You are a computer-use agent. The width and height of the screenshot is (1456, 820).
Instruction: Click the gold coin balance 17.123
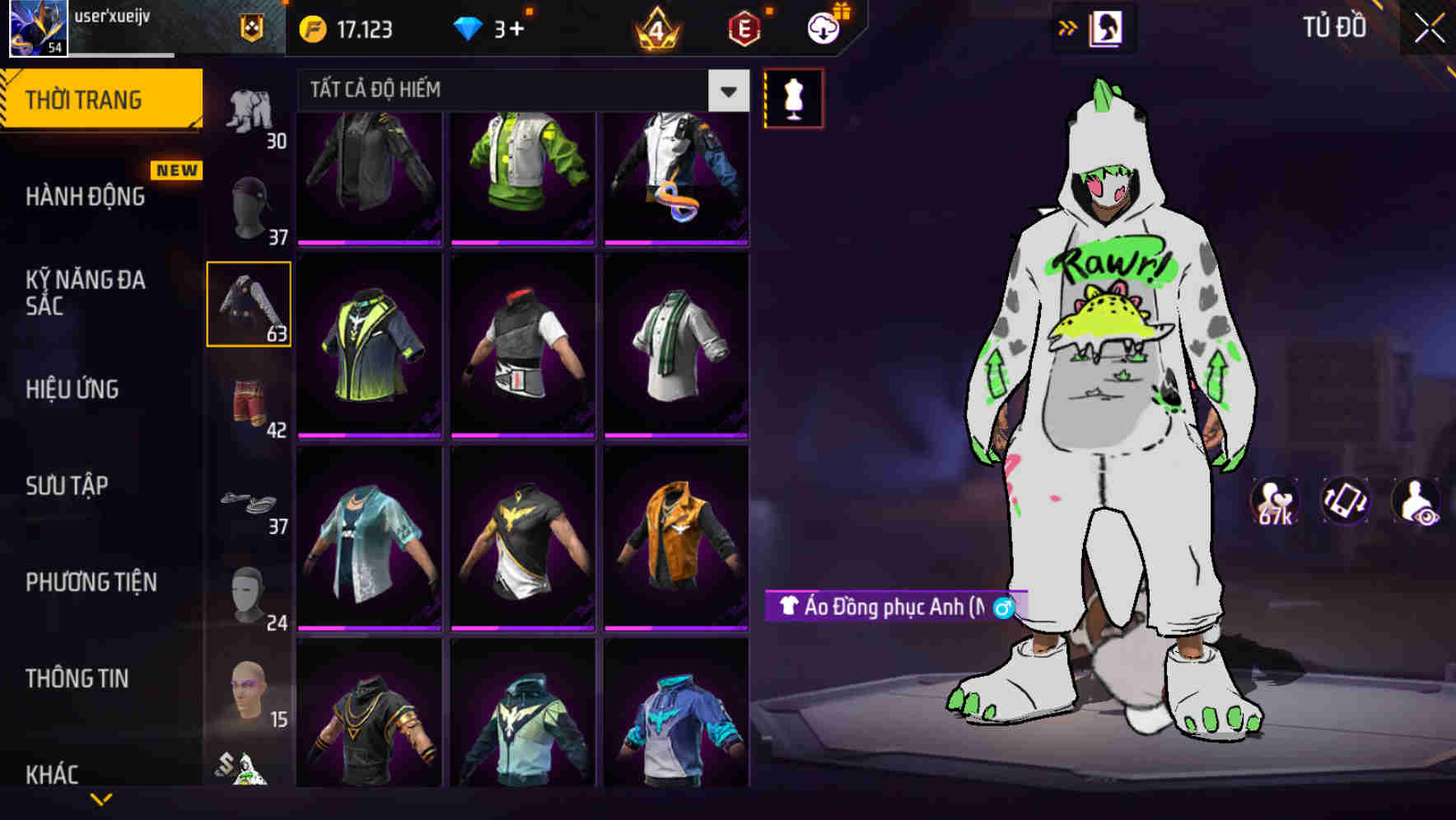(343, 27)
